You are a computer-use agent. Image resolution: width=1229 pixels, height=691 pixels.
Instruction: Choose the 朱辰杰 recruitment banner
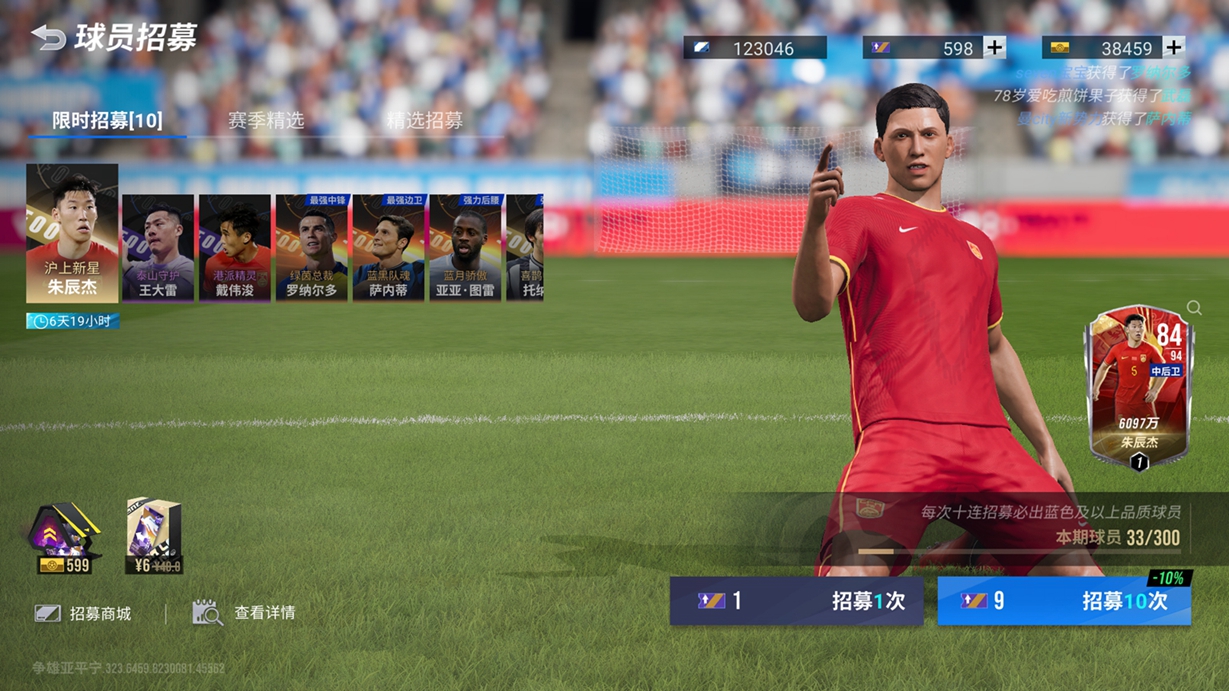(x=72, y=233)
